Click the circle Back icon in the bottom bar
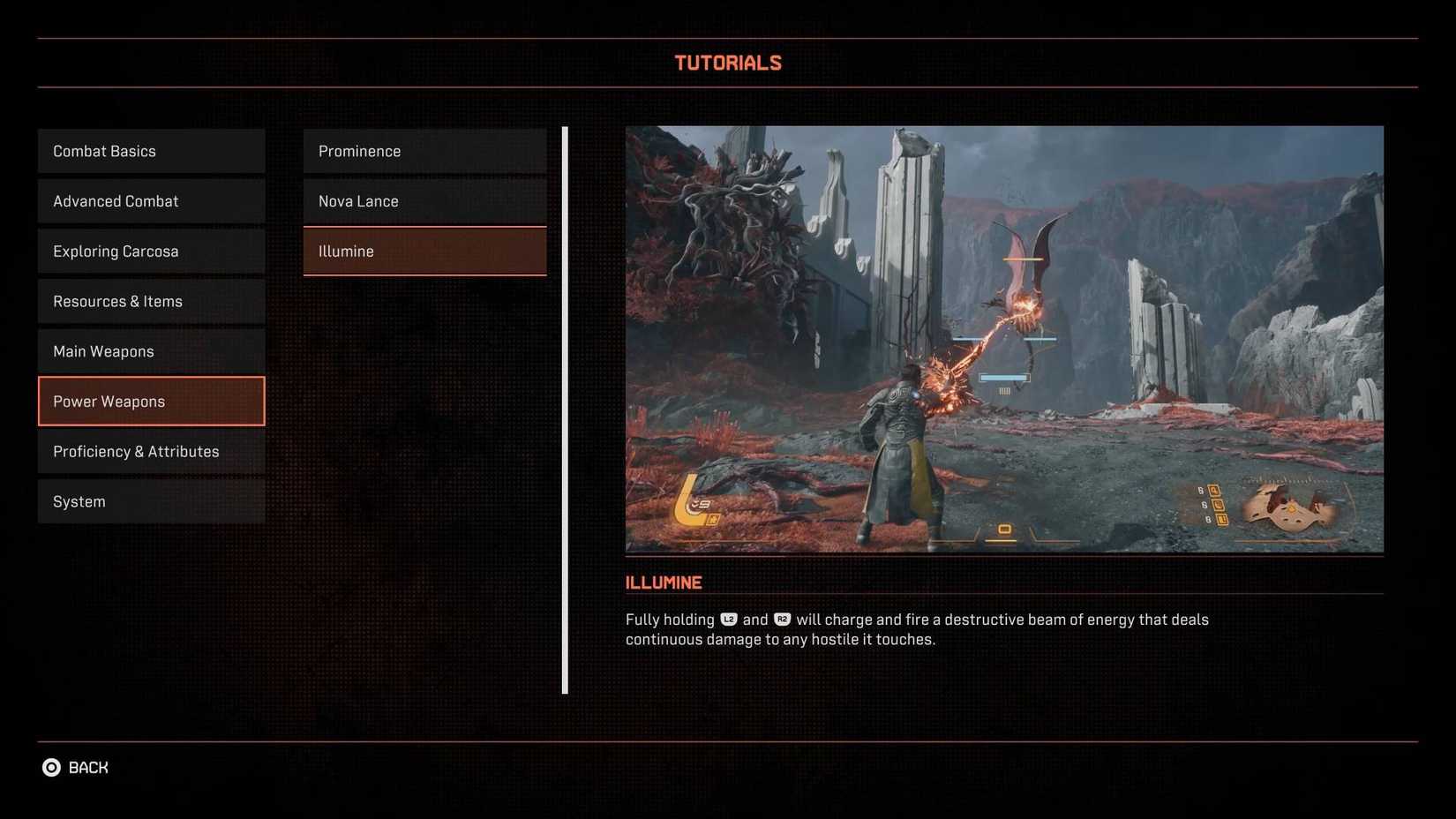The image size is (1456, 819). click(x=52, y=767)
